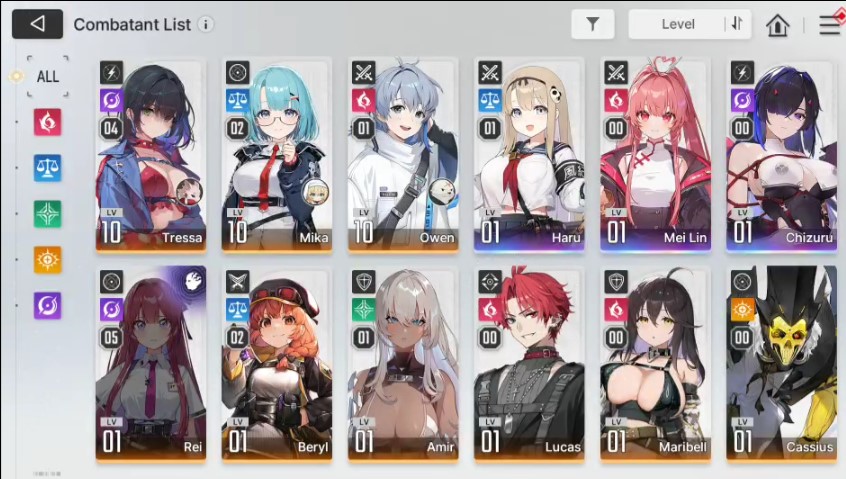
Task: Open the Level sort dropdown
Action: 678,24
